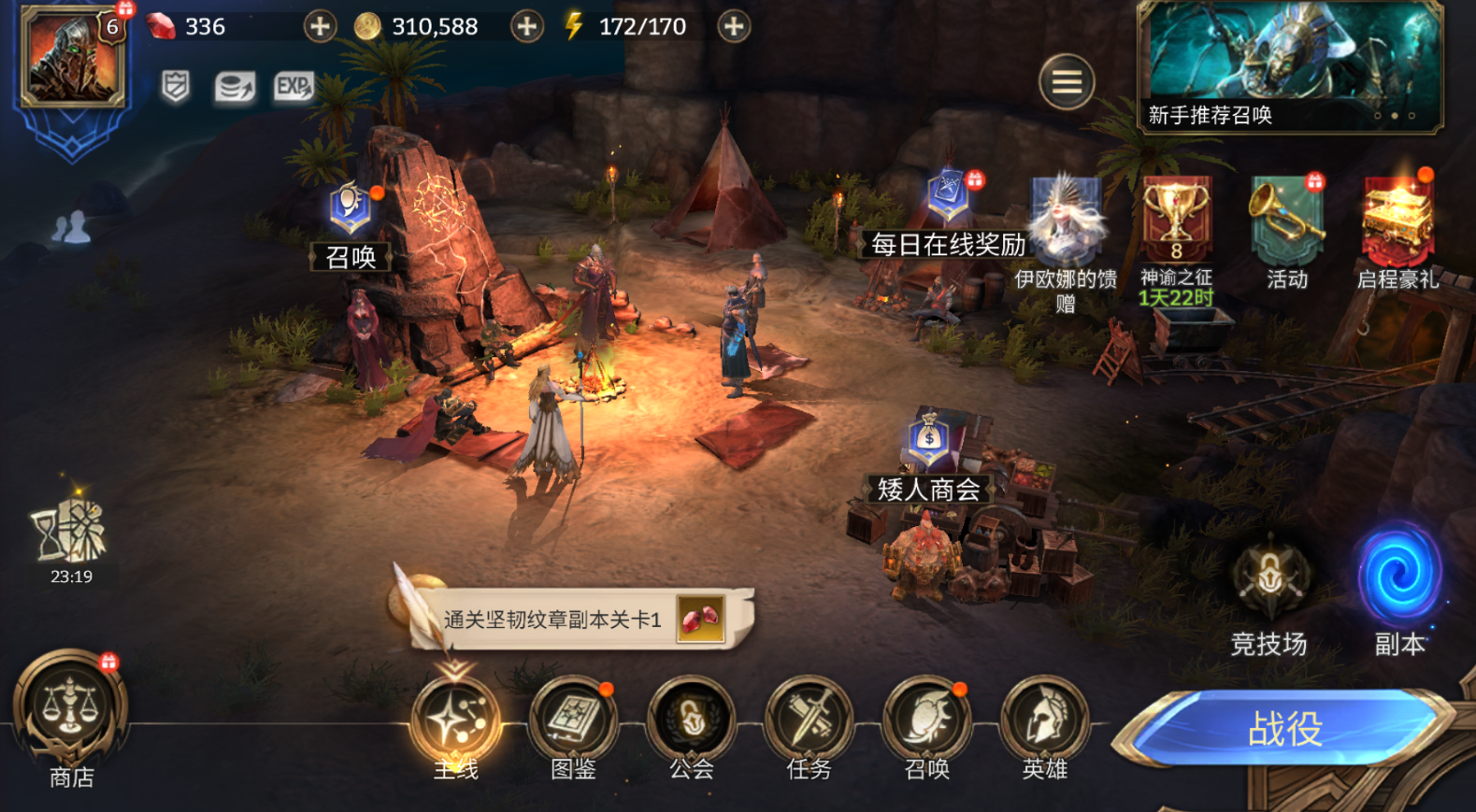Open 伊欧娜的馈赠 gift event
The width and height of the screenshot is (1476, 812).
point(1066,224)
